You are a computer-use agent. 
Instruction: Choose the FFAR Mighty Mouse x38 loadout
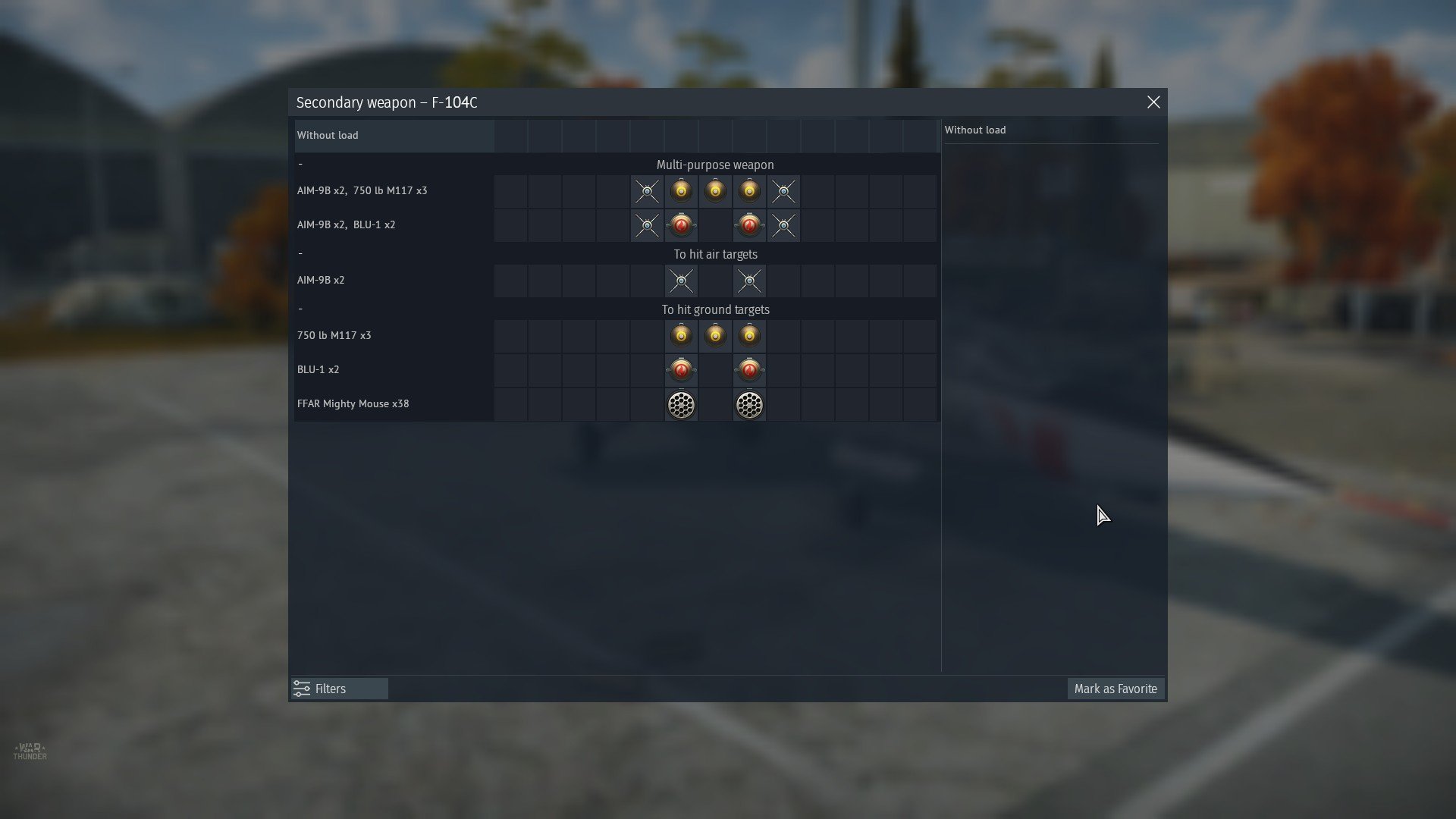point(353,403)
